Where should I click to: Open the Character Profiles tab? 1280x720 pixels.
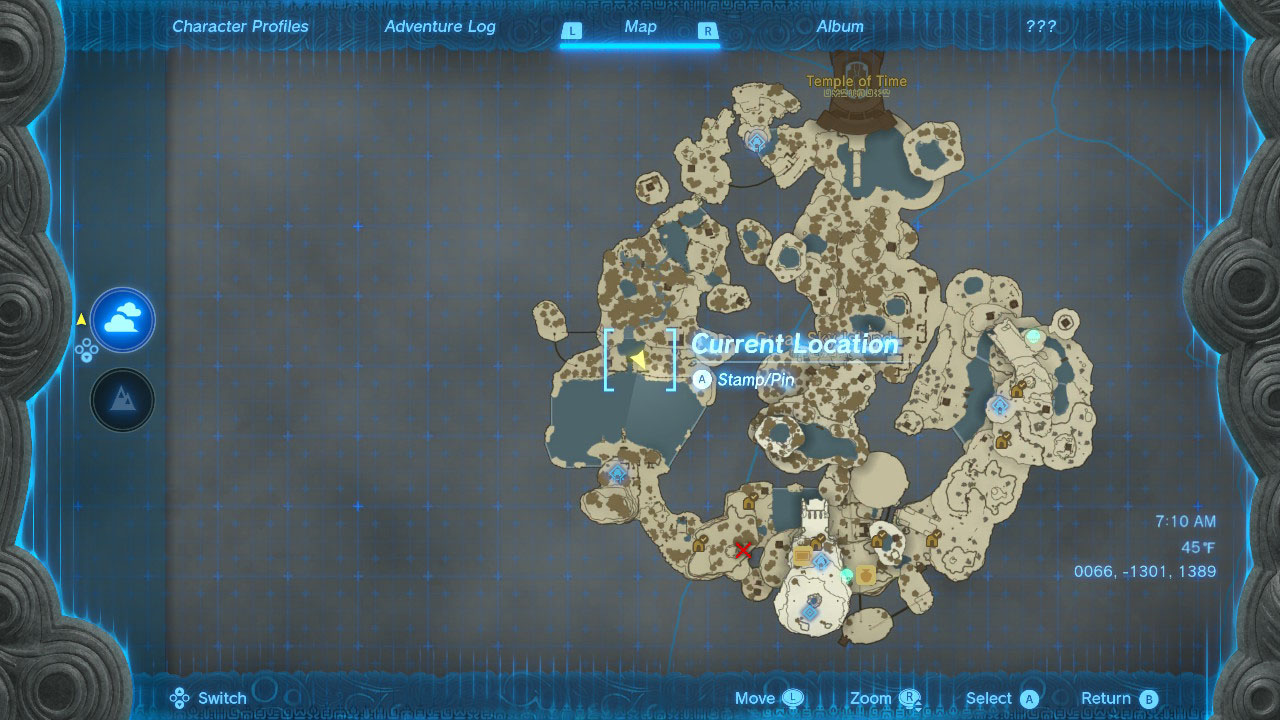[x=240, y=26]
